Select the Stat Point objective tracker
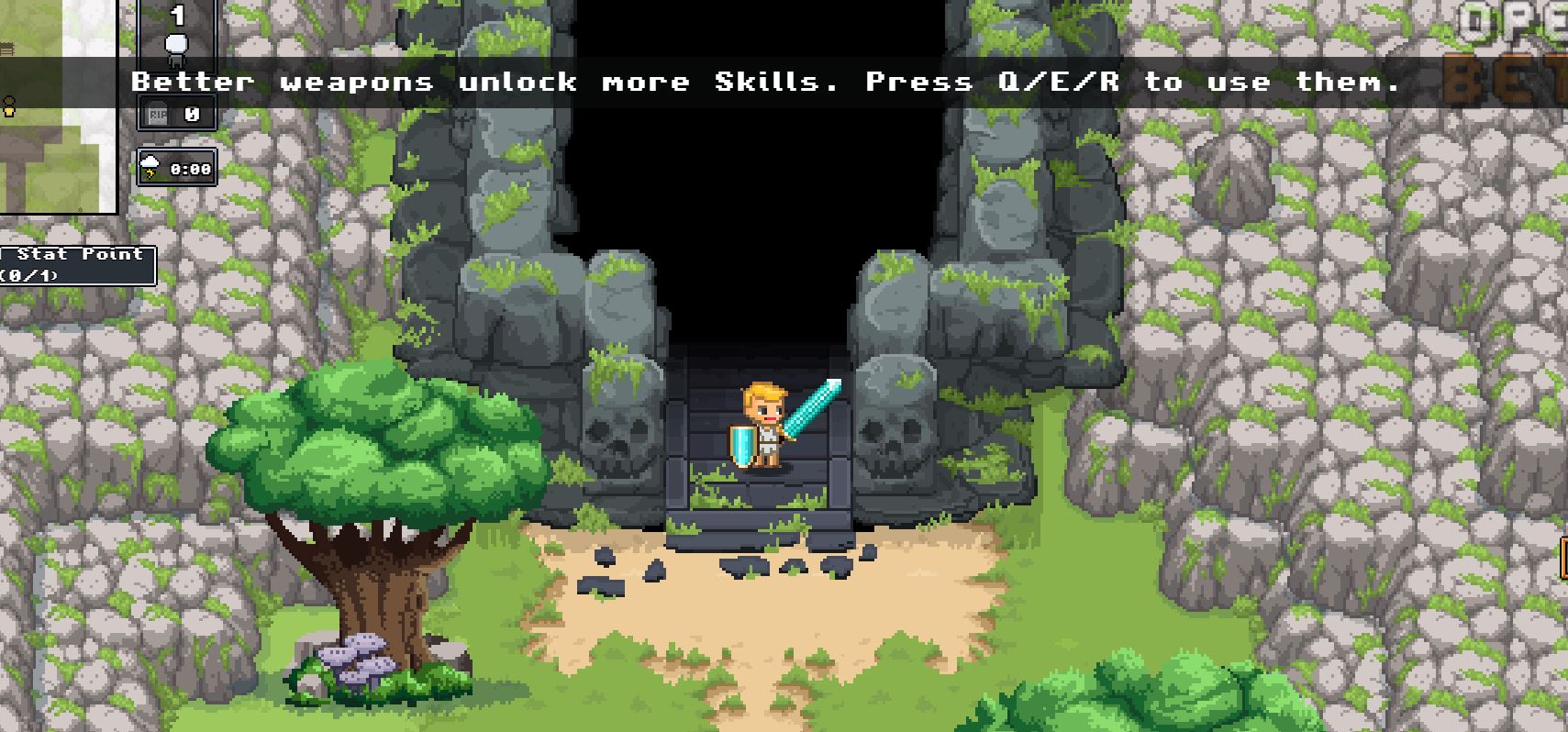Image resolution: width=1568 pixels, height=732 pixels. [x=78, y=264]
